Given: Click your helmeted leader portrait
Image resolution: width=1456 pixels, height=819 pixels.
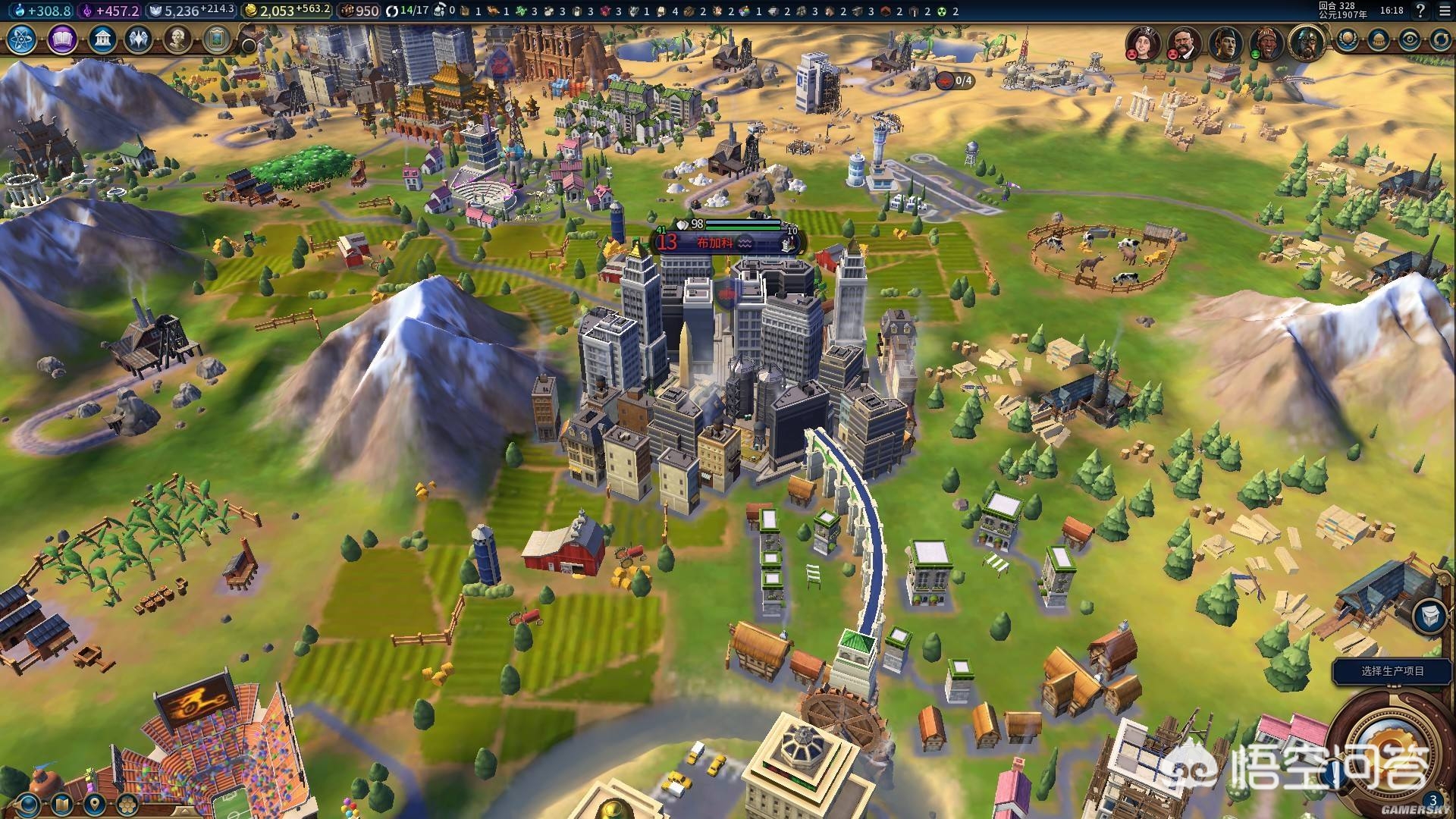Looking at the screenshot, I should click(1306, 41).
